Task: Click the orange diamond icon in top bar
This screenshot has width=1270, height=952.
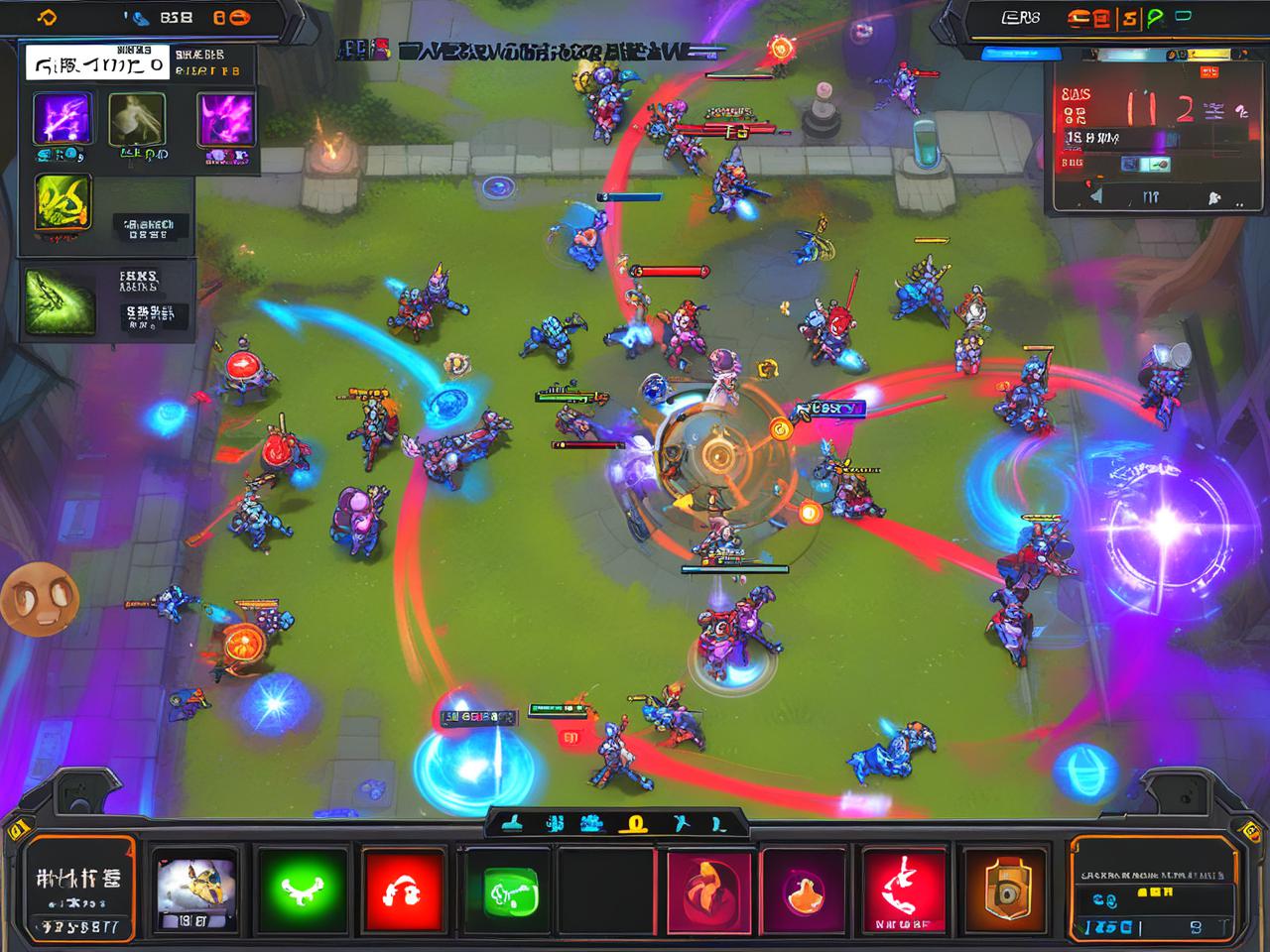Action: tap(47, 17)
